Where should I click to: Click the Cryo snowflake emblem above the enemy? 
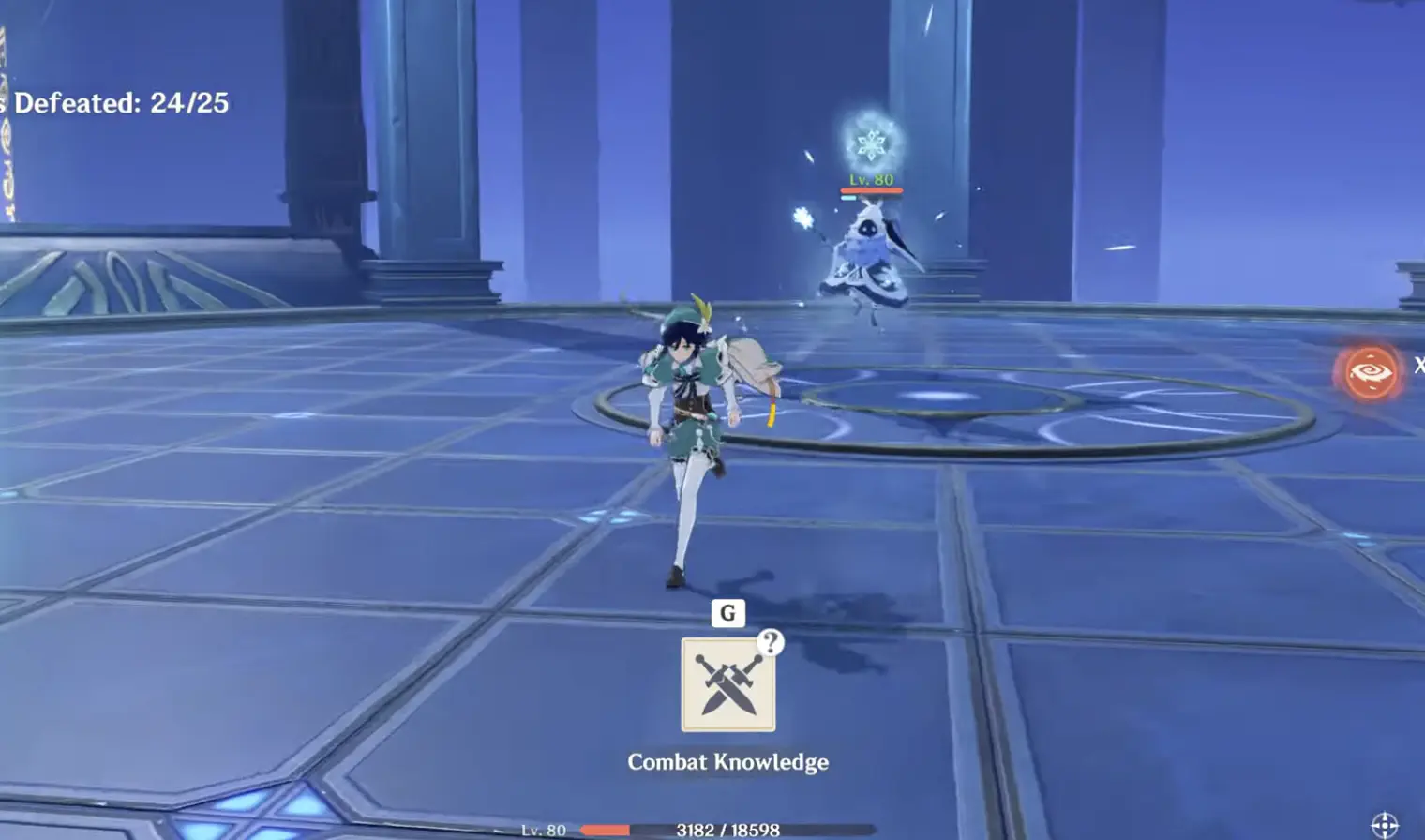[872, 142]
